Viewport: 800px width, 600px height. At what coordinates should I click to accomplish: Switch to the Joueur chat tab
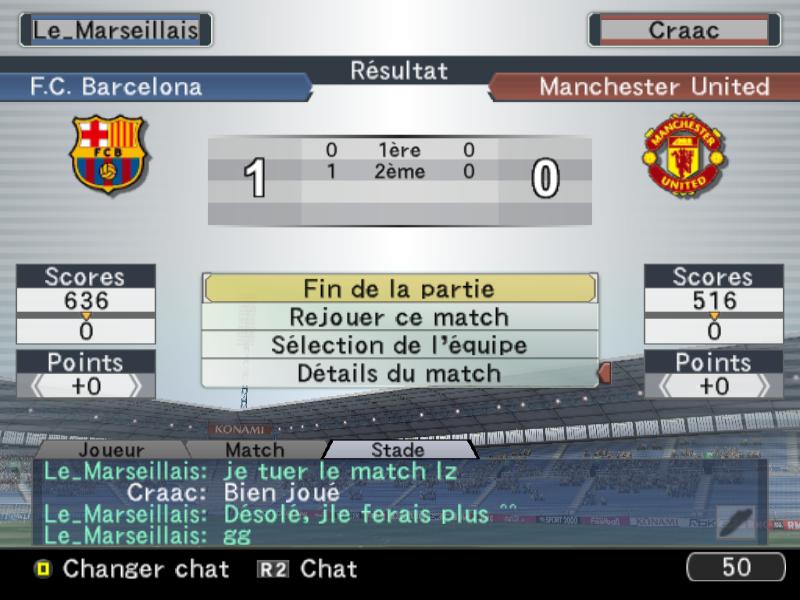tap(111, 451)
